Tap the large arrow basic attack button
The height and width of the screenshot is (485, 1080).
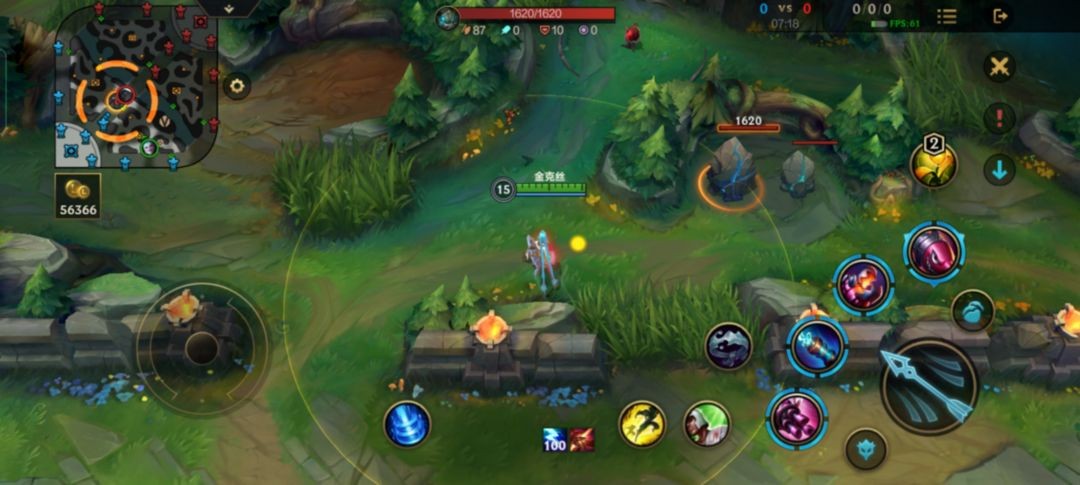[x=929, y=386]
